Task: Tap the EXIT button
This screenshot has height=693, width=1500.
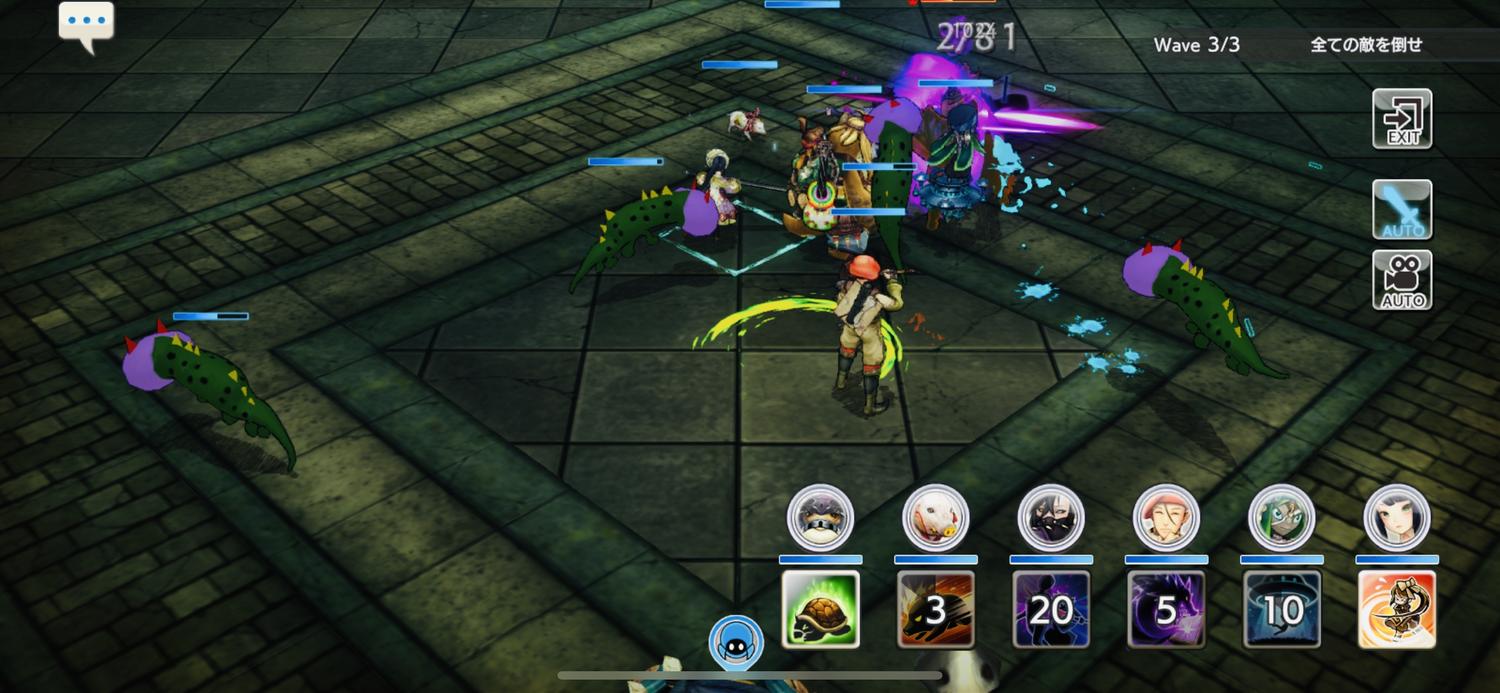Action: coord(1402,119)
